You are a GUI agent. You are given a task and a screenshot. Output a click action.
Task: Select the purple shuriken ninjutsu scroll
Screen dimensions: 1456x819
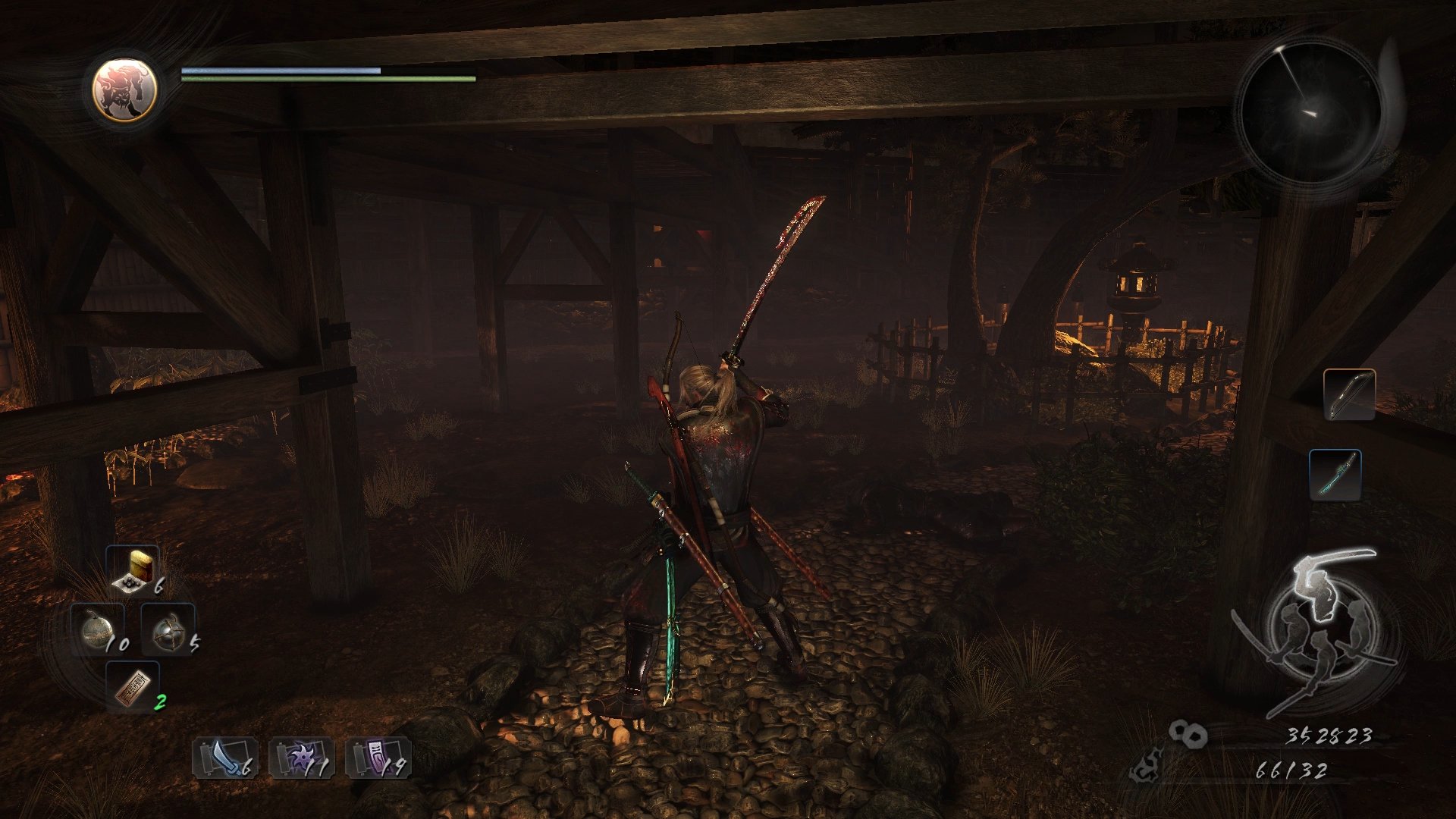[301, 758]
